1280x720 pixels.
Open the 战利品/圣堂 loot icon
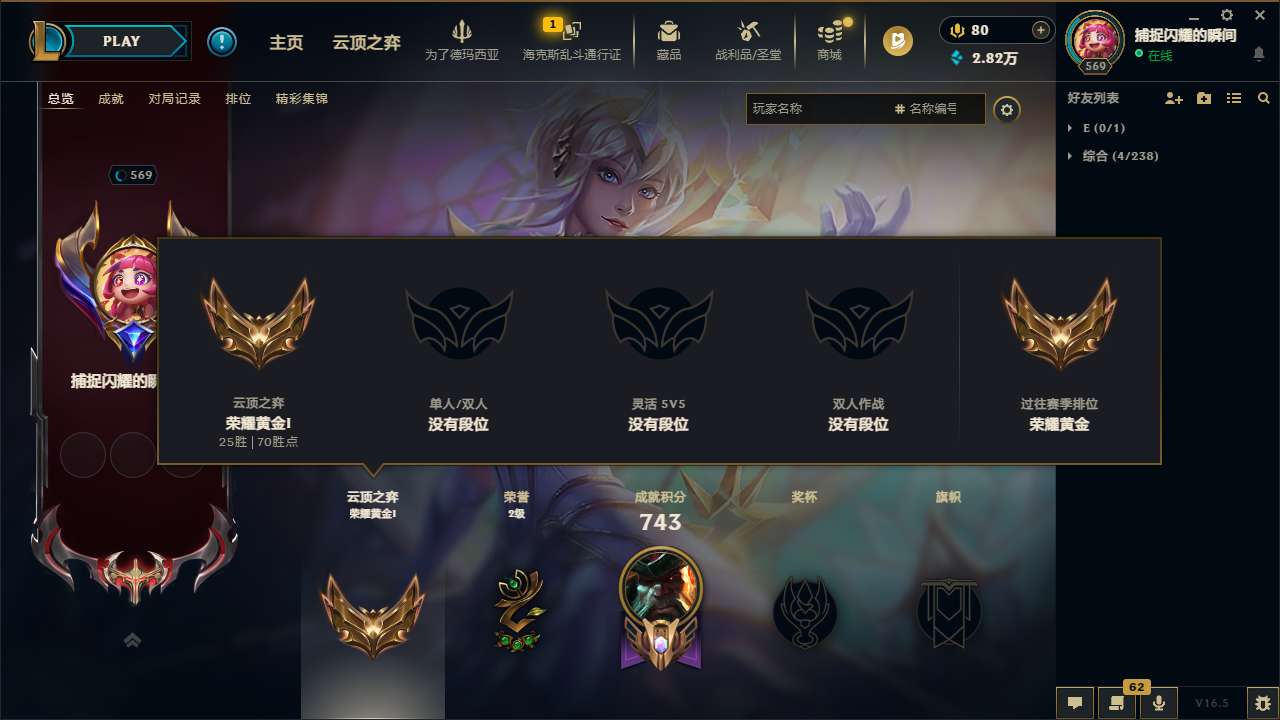(x=747, y=35)
